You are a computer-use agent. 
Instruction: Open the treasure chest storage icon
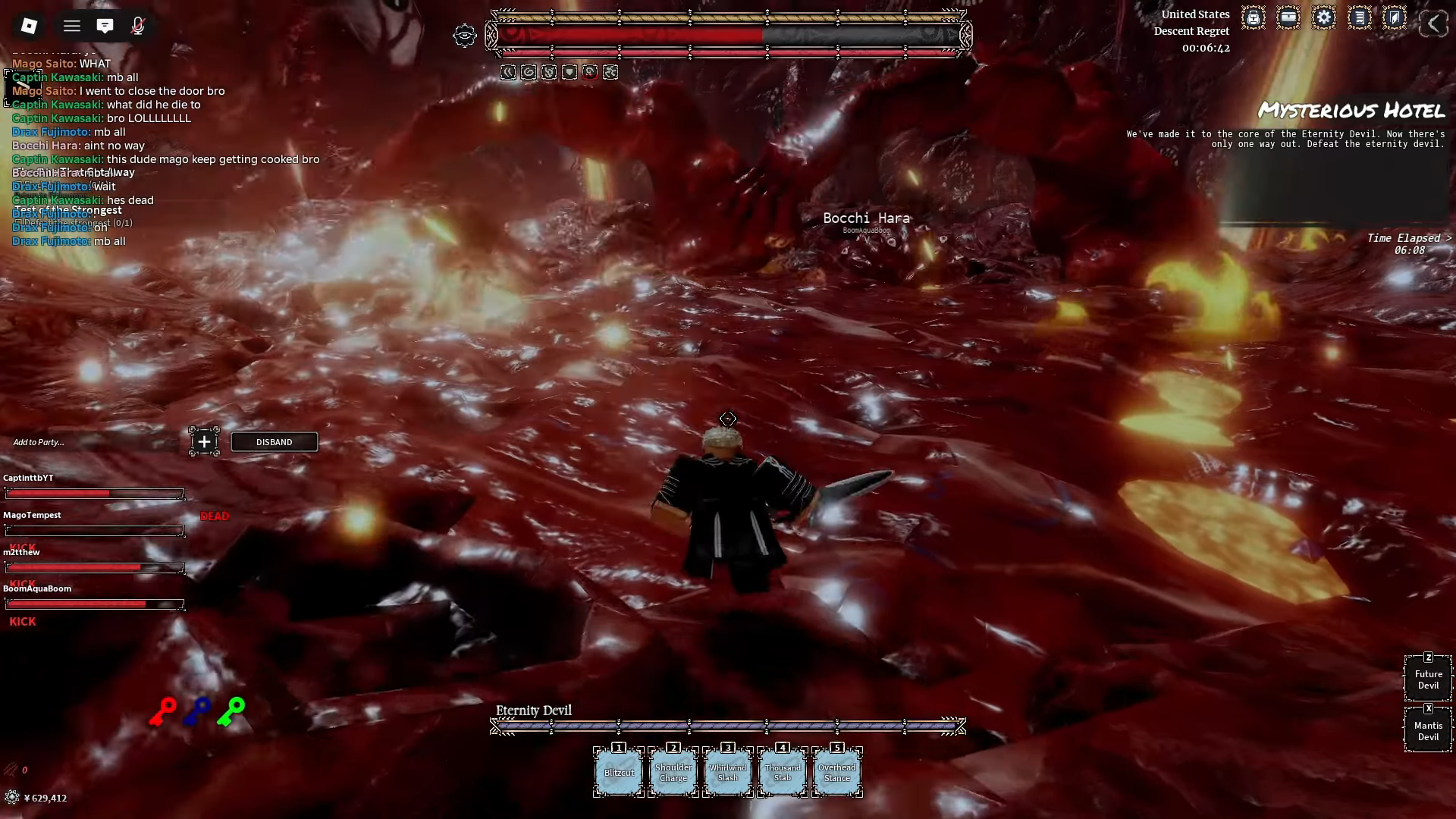(x=1288, y=18)
